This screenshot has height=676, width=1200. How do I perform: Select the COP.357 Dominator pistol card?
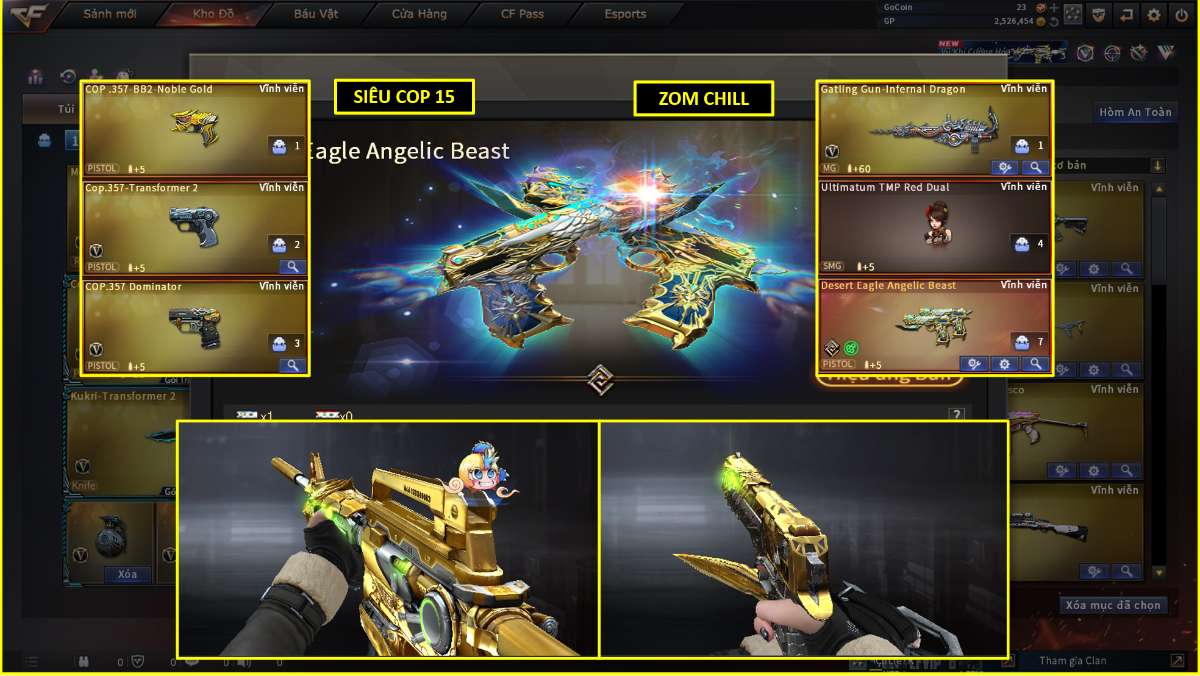point(195,326)
